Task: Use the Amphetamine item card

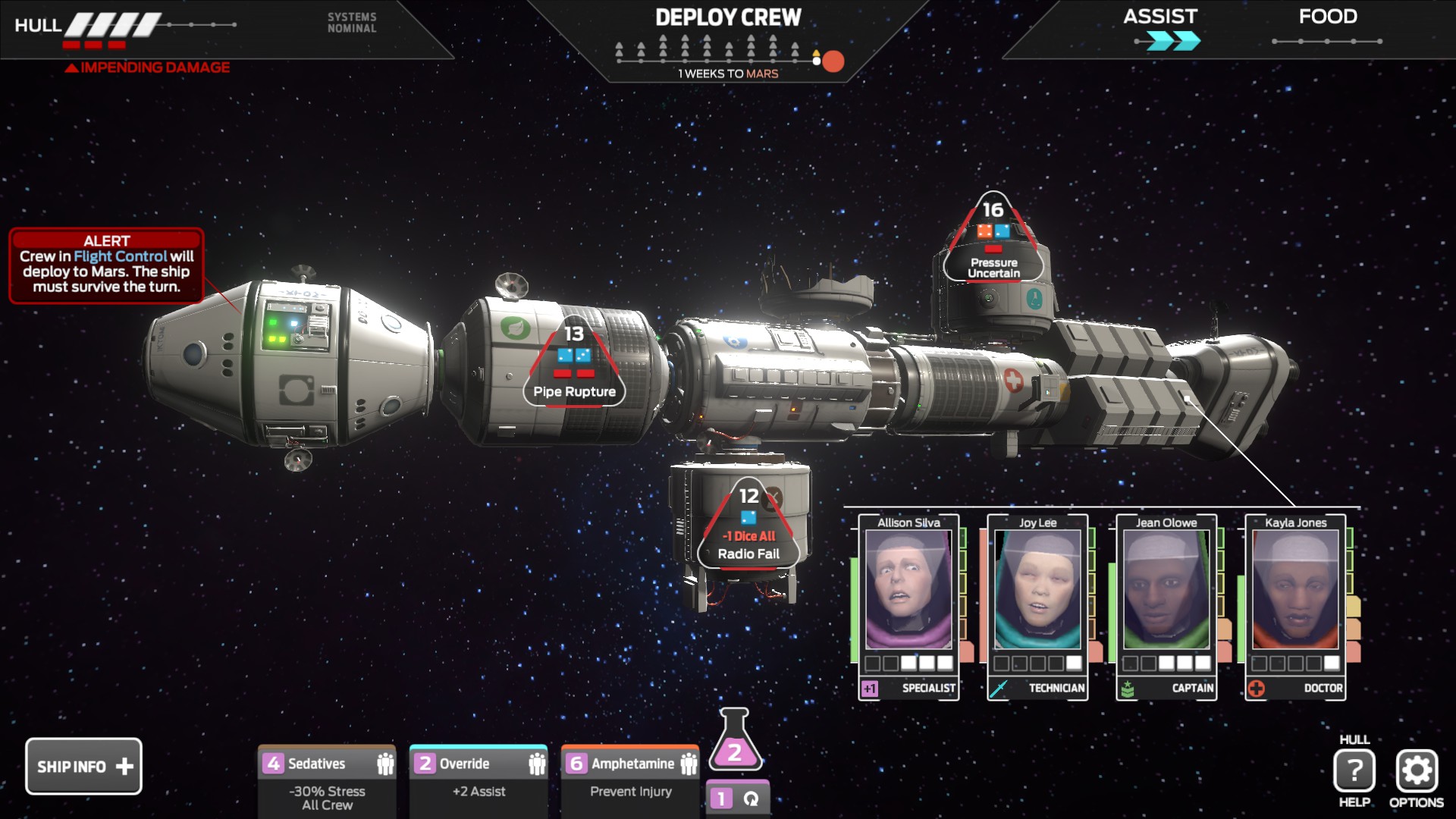Action: click(x=630, y=781)
